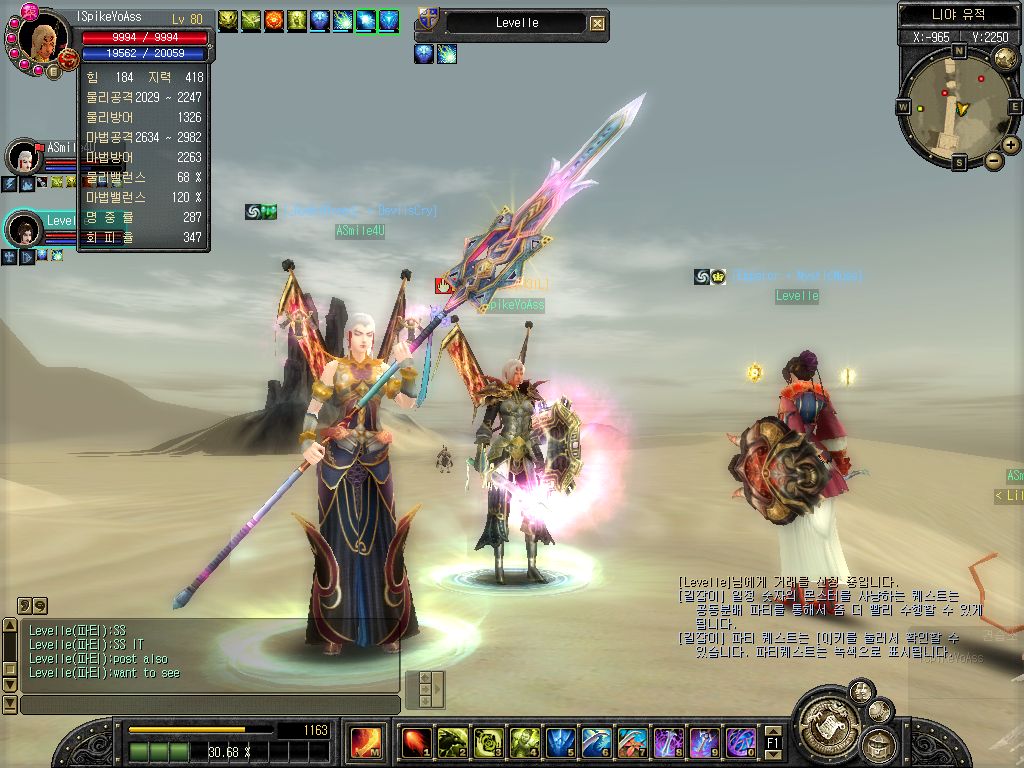This screenshot has width=1024, height=768.
Task: Zoom in on the minimap
Action: coord(1011,145)
